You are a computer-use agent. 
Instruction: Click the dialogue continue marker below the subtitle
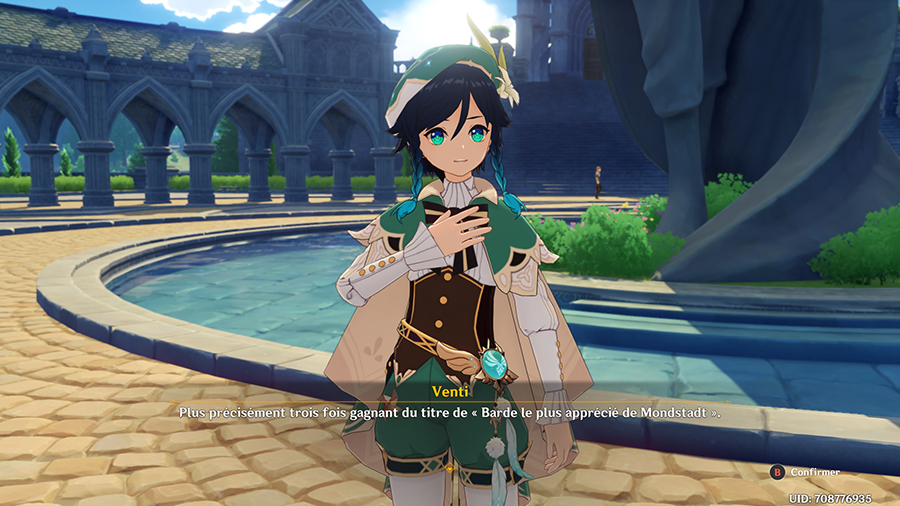click(x=450, y=468)
